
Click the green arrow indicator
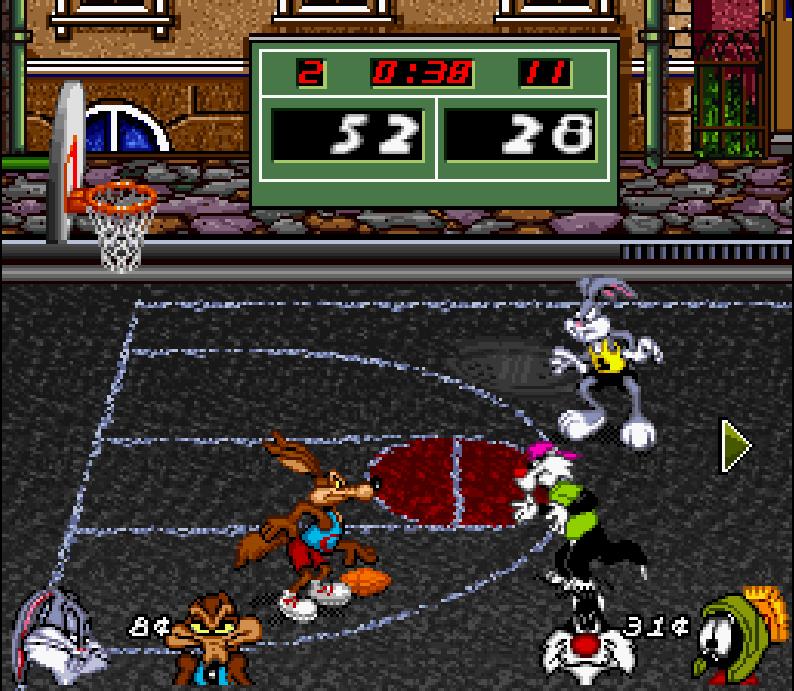[x=736, y=446]
